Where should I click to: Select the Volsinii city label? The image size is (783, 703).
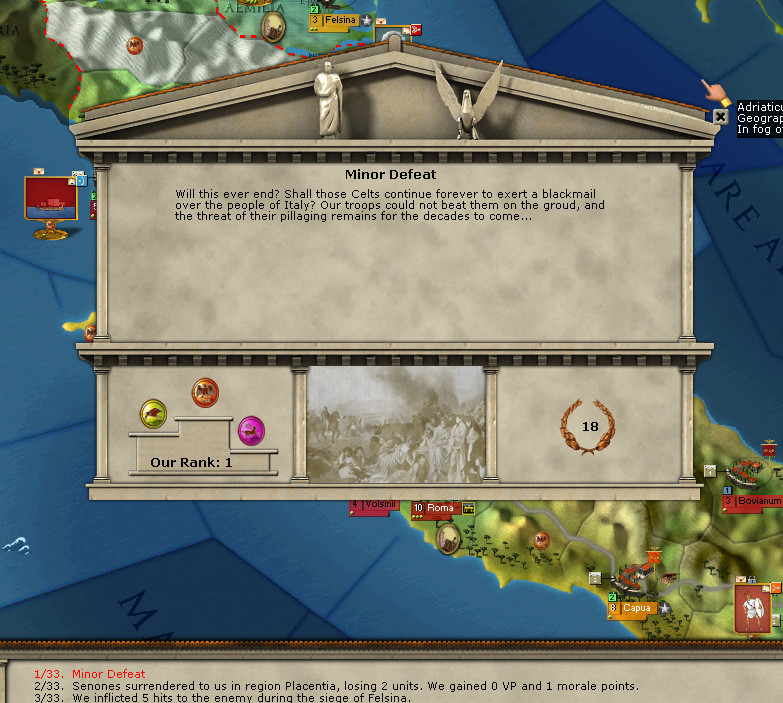tap(378, 504)
